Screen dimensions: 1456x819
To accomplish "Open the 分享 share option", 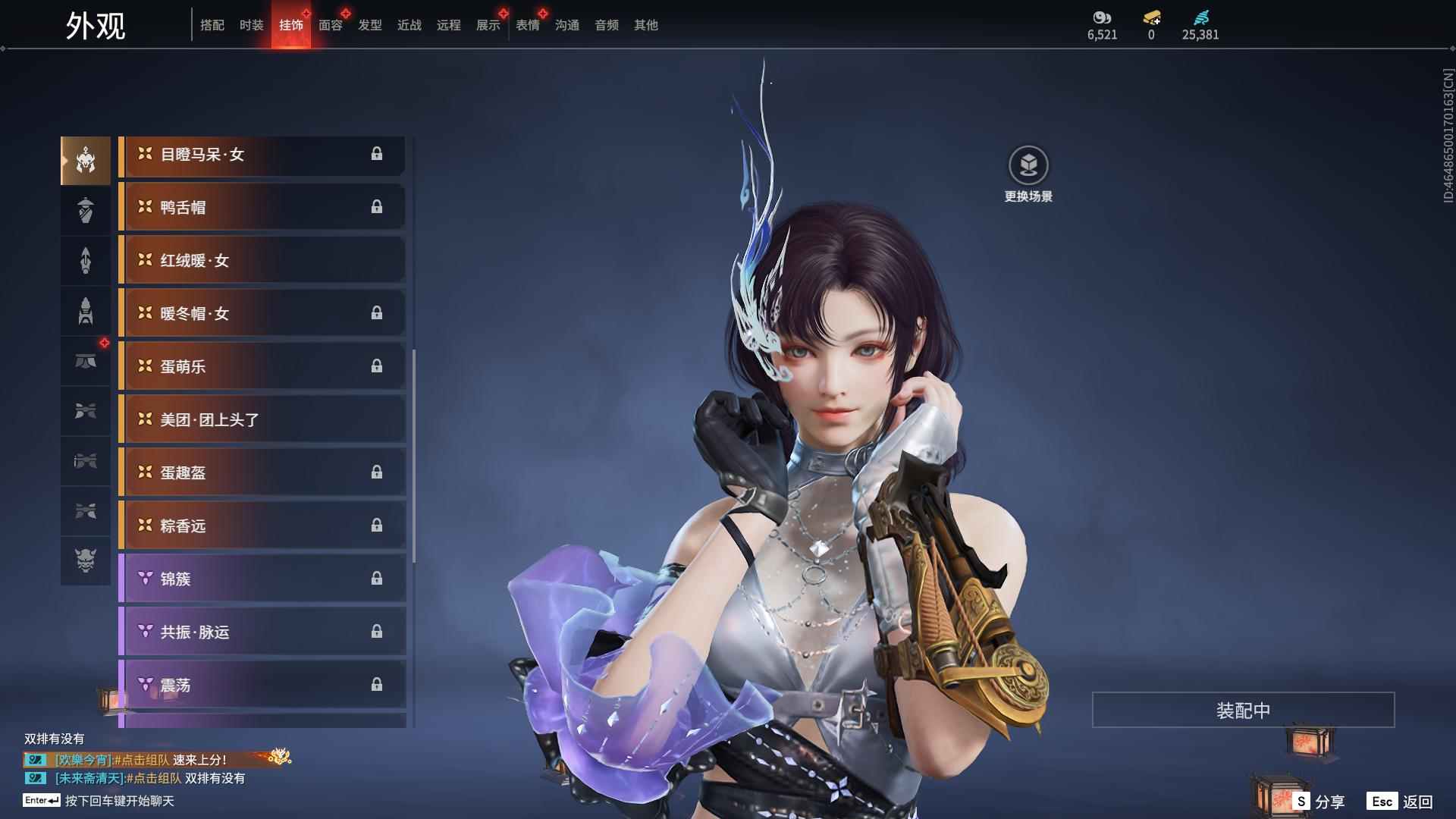I will click(x=1319, y=801).
